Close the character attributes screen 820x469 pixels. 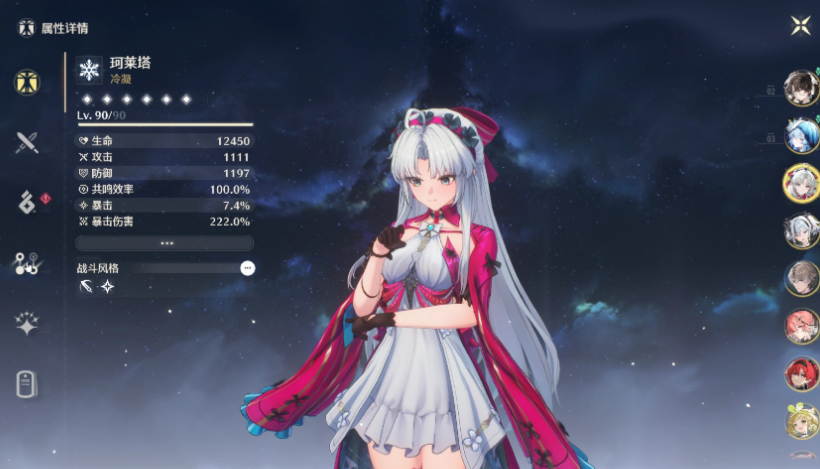point(799,25)
